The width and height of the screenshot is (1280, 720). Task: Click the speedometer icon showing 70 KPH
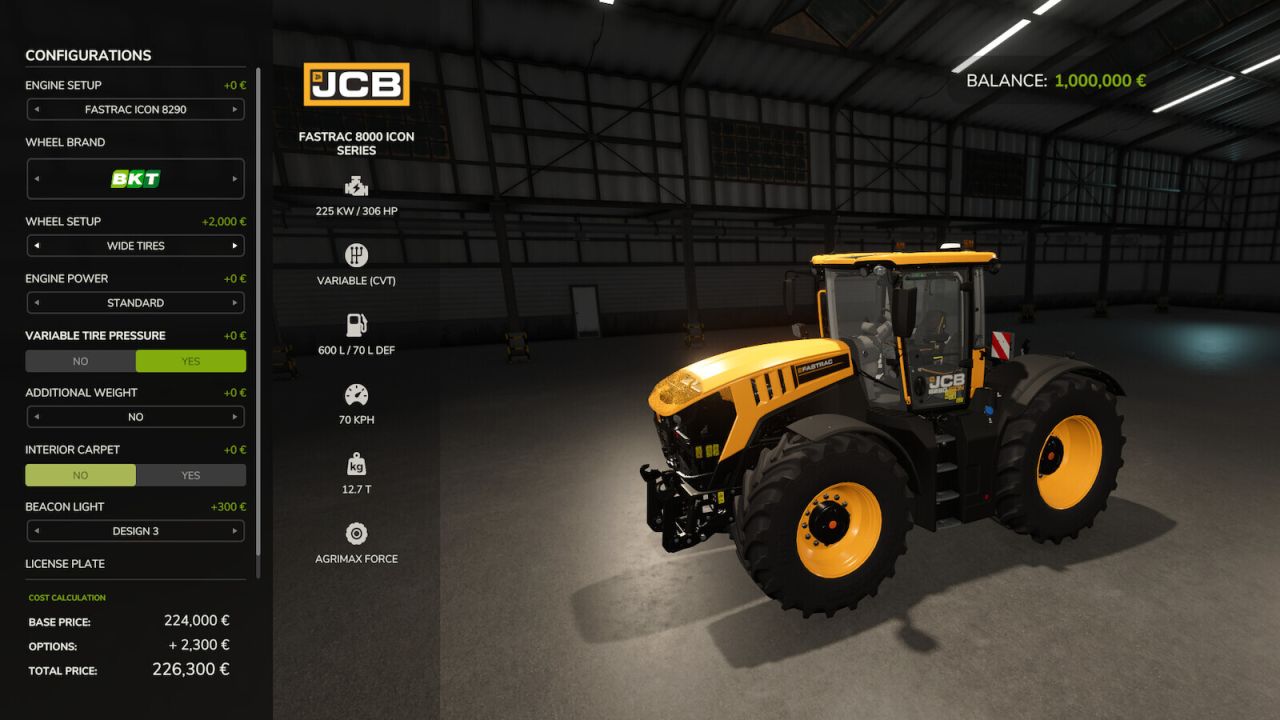[x=356, y=395]
